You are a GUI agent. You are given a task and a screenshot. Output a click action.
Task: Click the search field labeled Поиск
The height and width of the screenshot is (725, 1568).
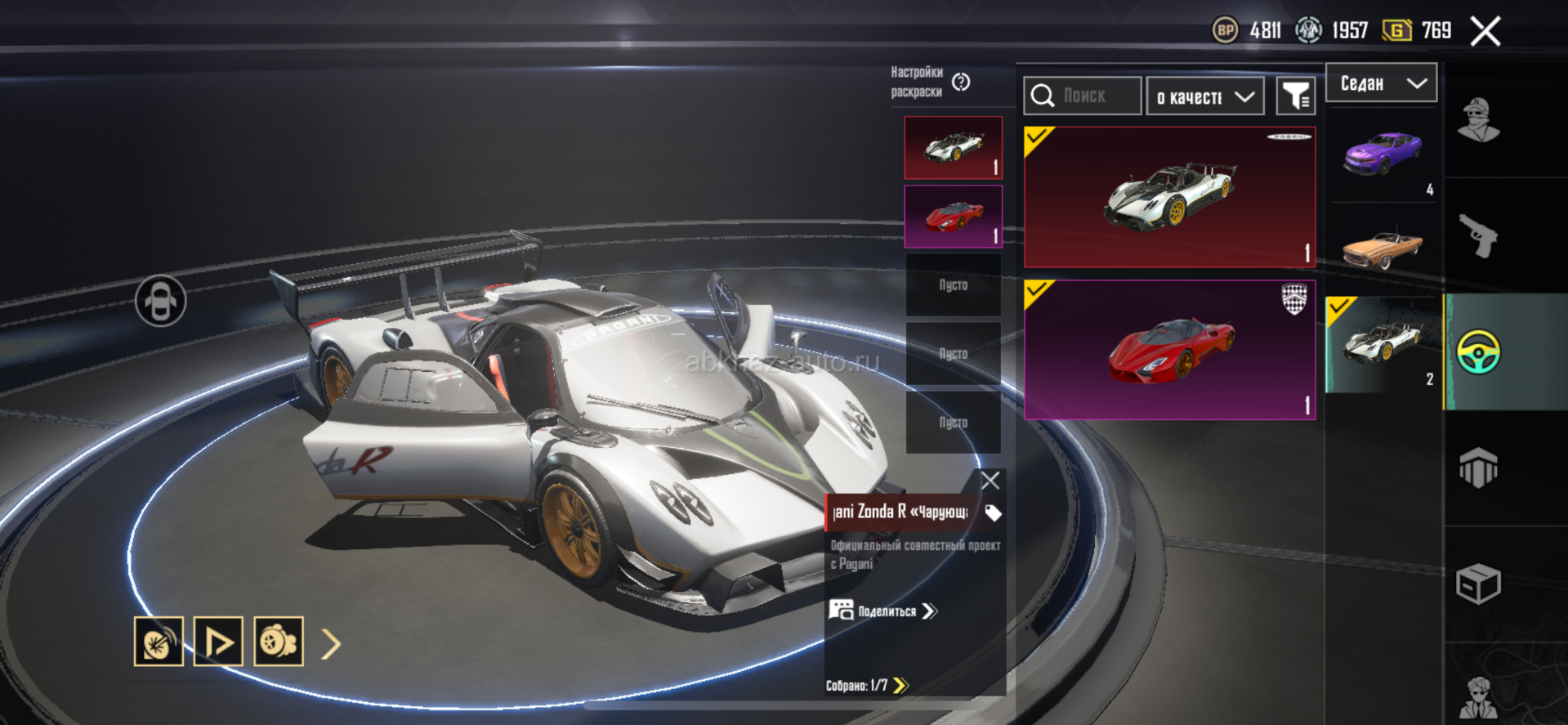(1083, 96)
